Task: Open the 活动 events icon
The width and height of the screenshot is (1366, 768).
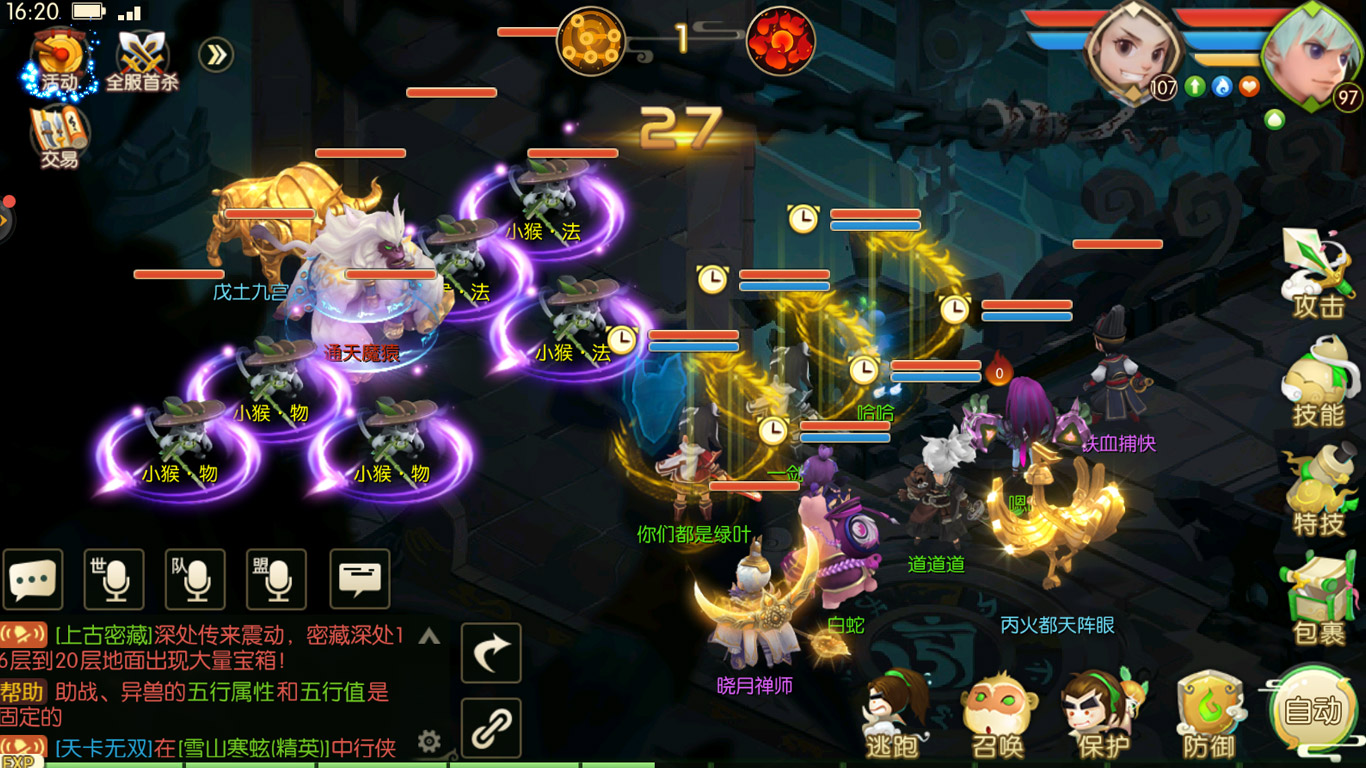Action: (x=58, y=60)
